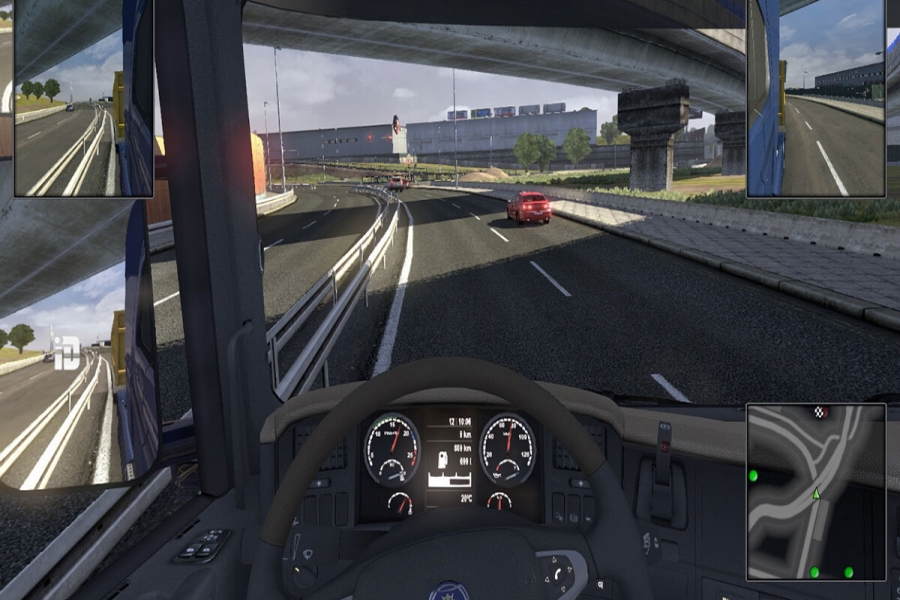Select the checkered flag destination marker
Viewport: 900px width, 600px height.
[821, 412]
